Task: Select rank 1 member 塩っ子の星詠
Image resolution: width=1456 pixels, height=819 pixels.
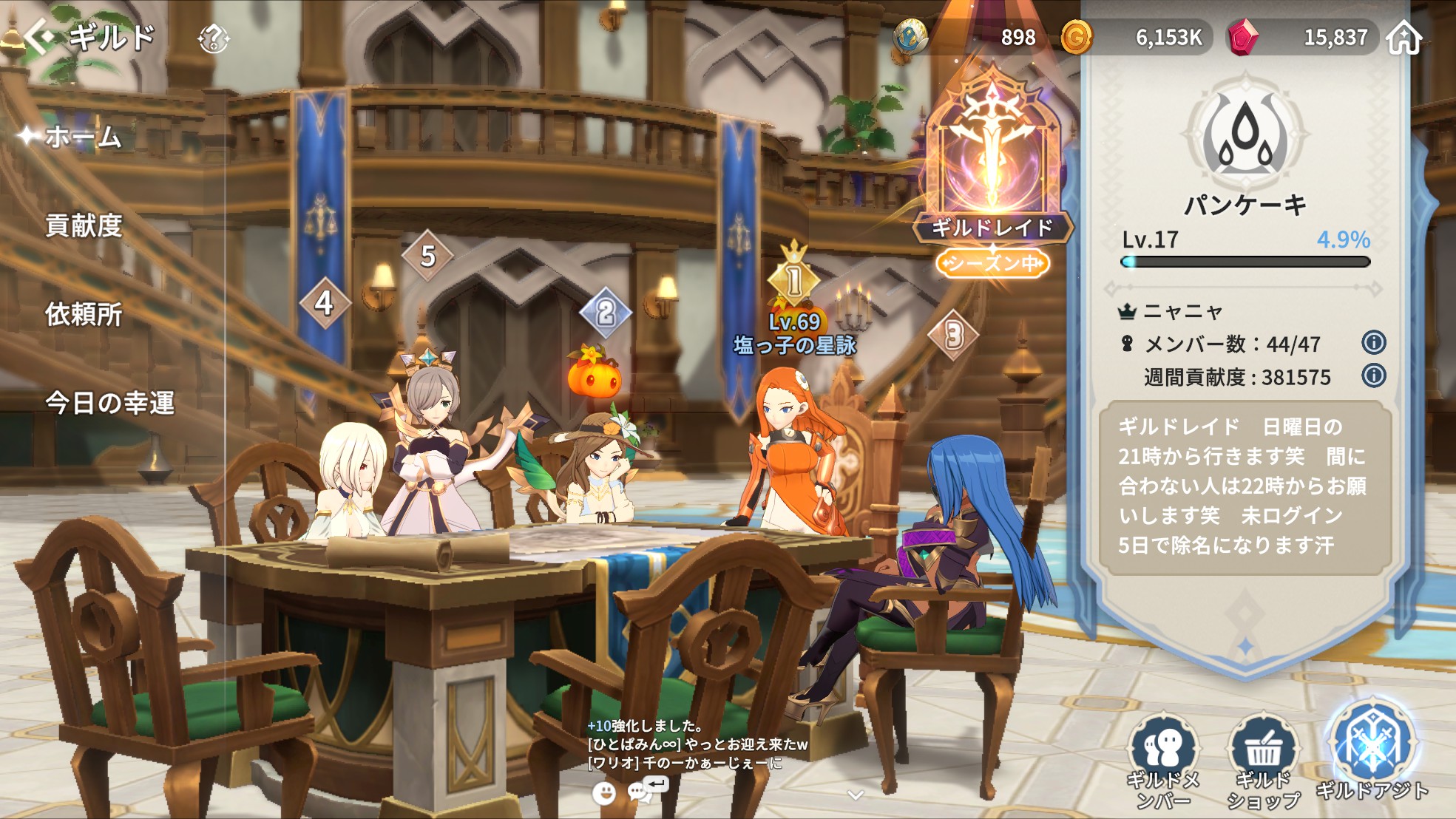Action: pos(794,334)
